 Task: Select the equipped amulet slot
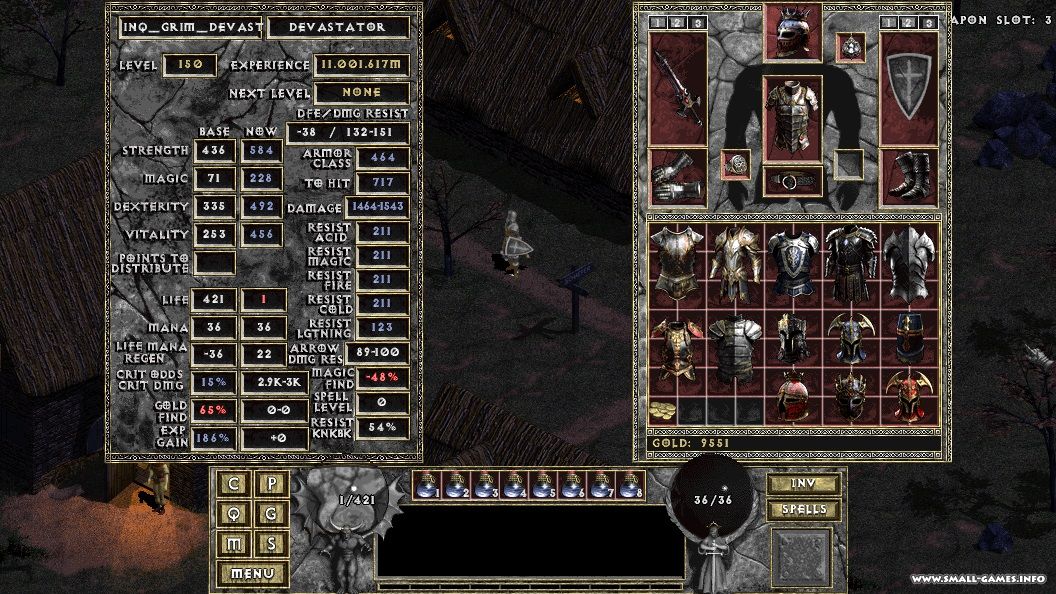point(849,45)
